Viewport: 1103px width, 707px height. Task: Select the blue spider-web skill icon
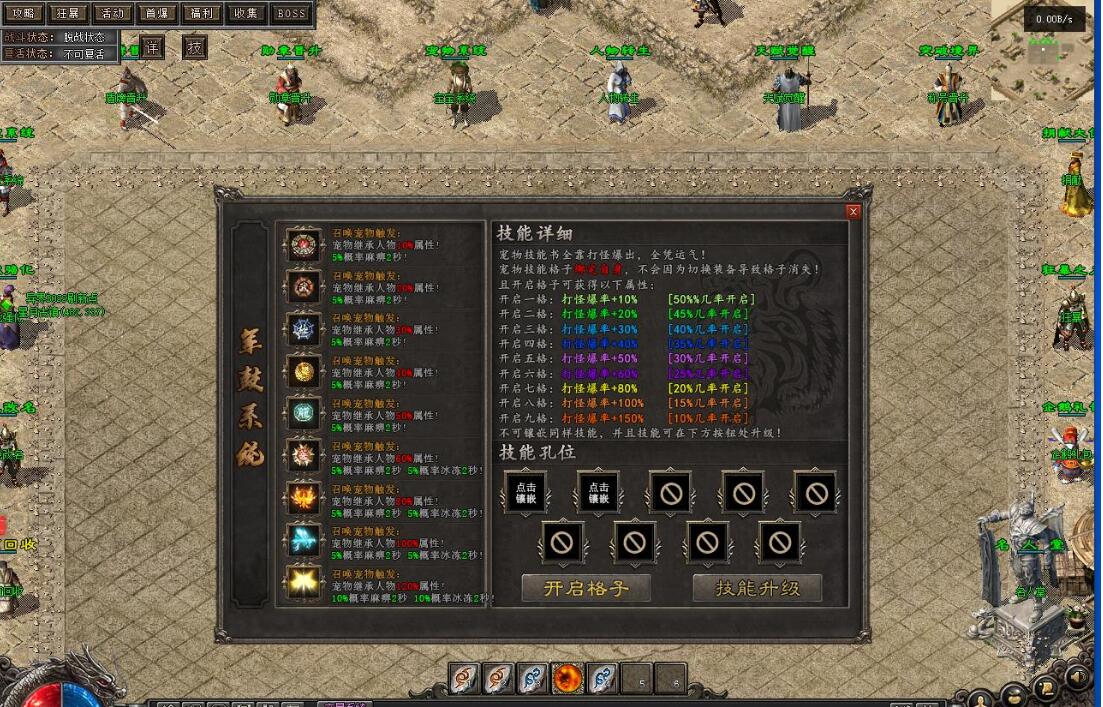point(302,329)
